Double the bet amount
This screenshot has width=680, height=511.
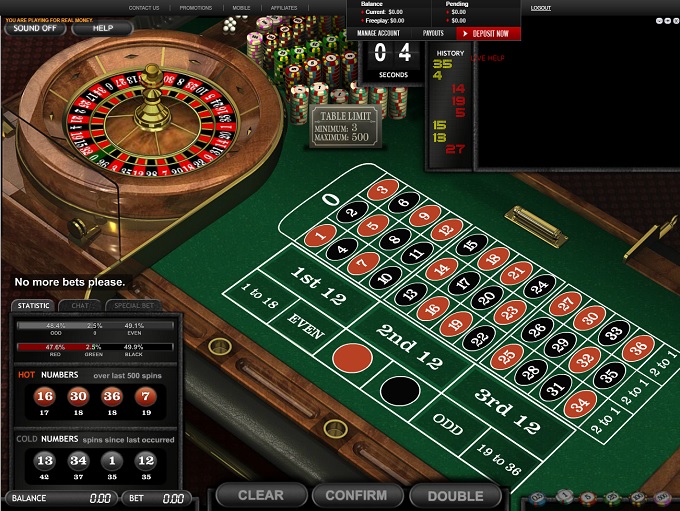(x=455, y=495)
